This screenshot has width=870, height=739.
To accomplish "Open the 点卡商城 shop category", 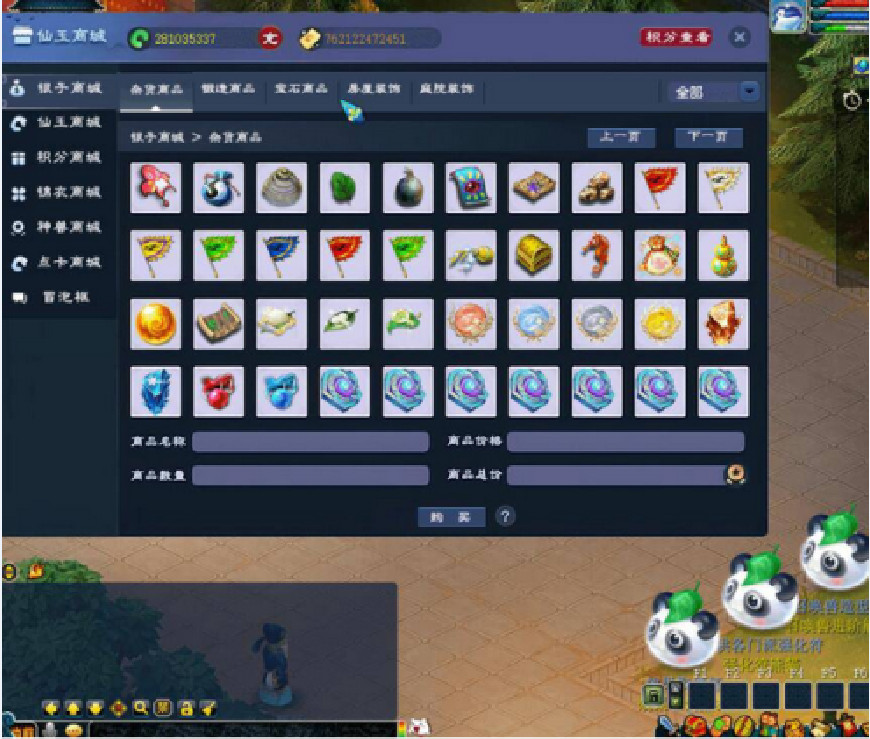I will [58, 262].
